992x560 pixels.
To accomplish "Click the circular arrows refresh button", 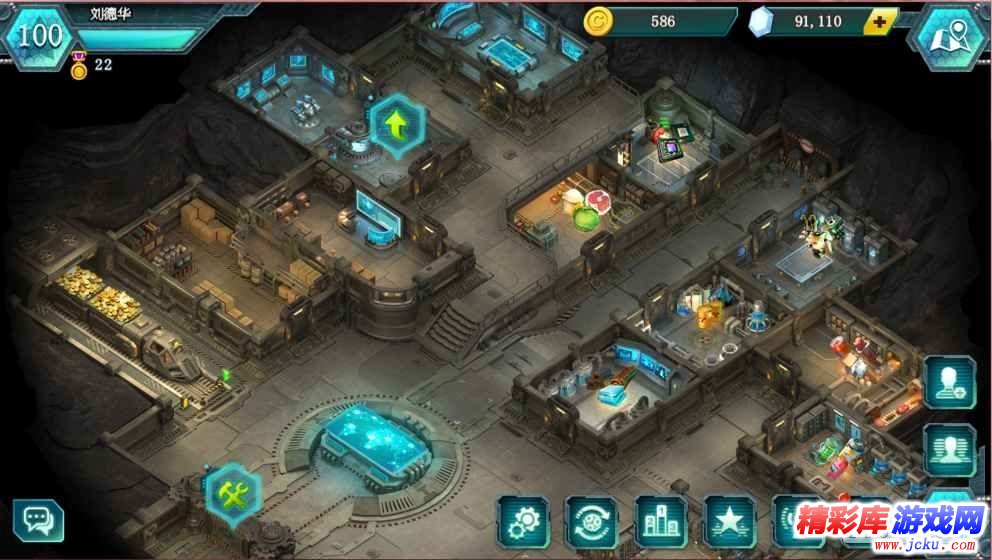I will pos(592,521).
